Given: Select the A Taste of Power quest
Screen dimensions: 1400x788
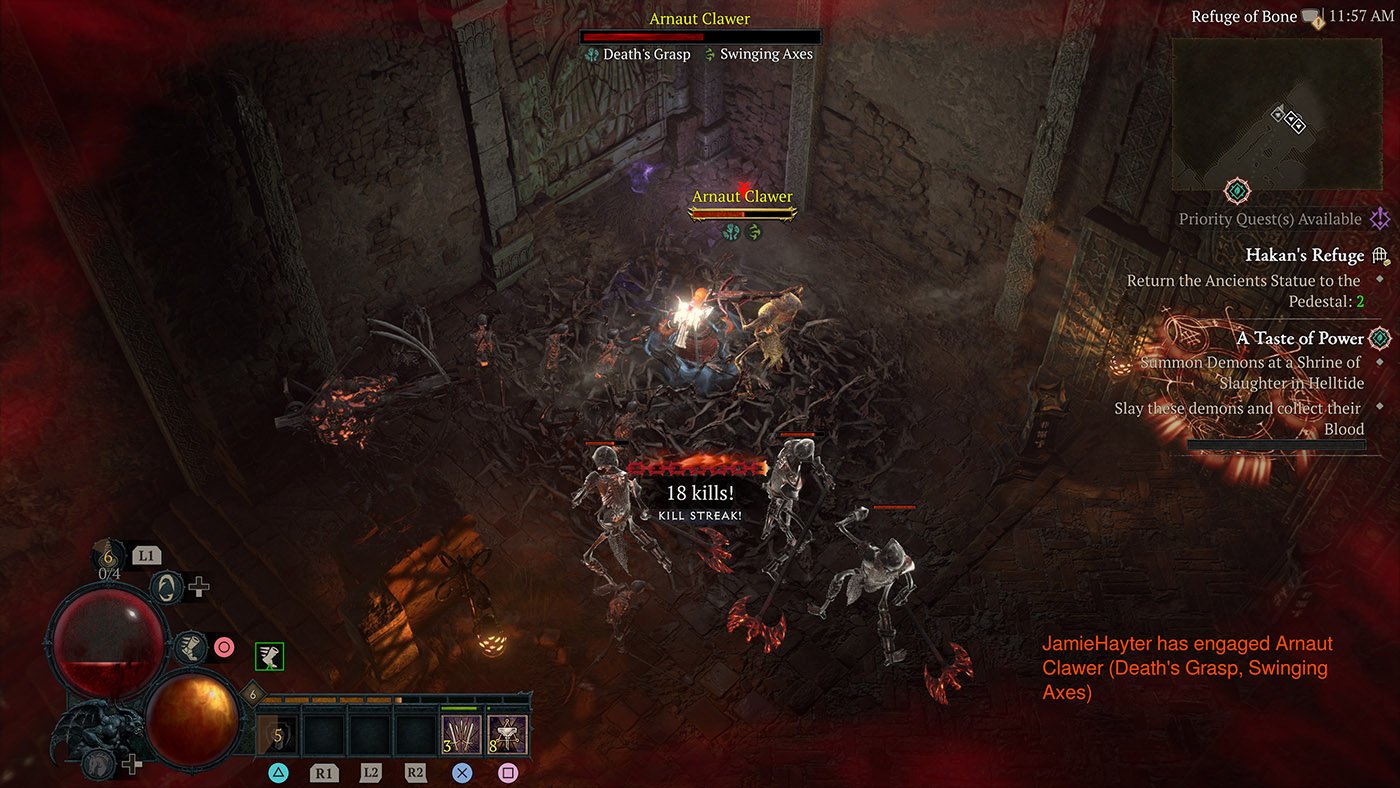Looking at the screenshot, I should point(1300,338).
